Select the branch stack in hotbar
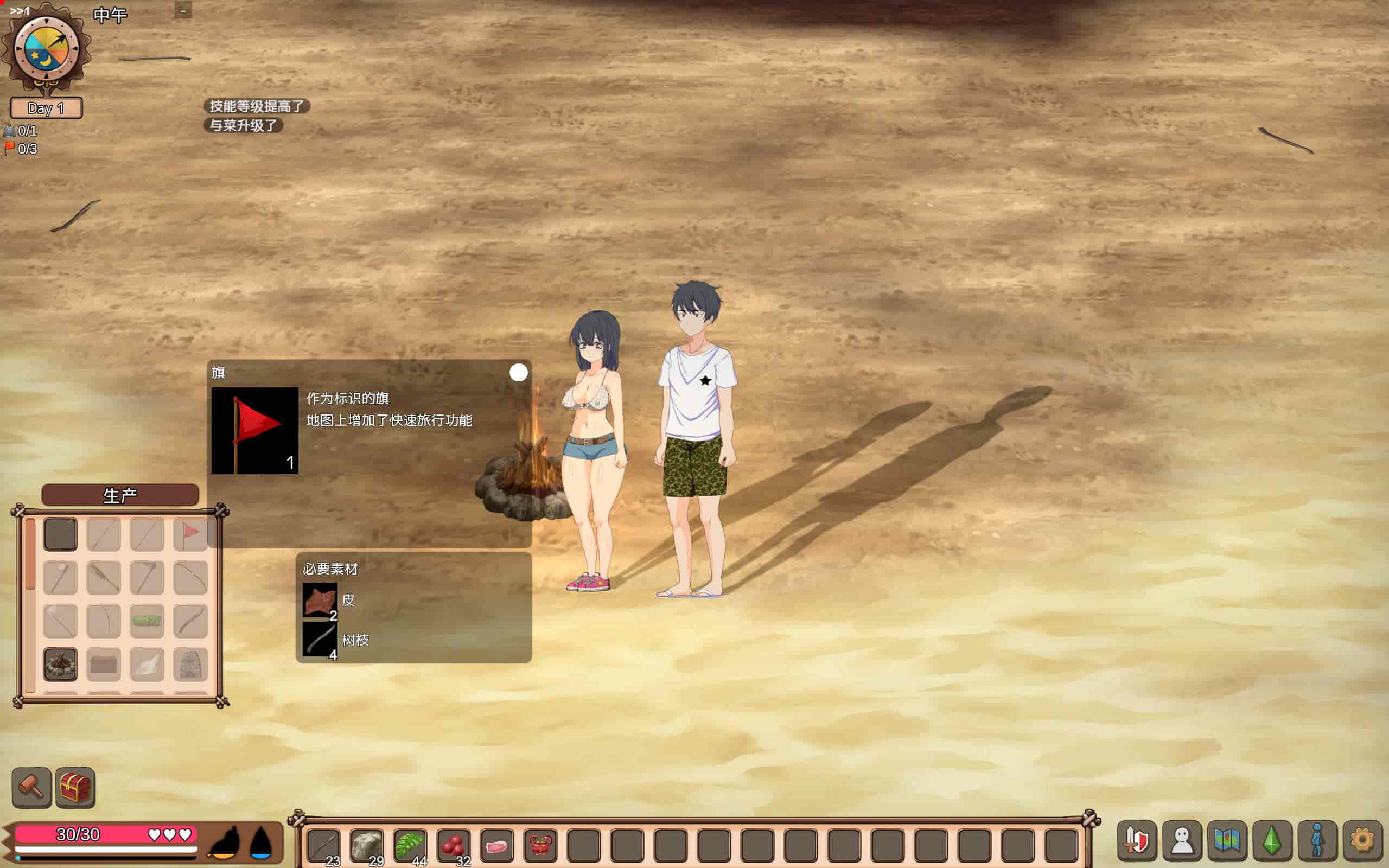This screenshot has width=1389, height=868. pos(323,845)
